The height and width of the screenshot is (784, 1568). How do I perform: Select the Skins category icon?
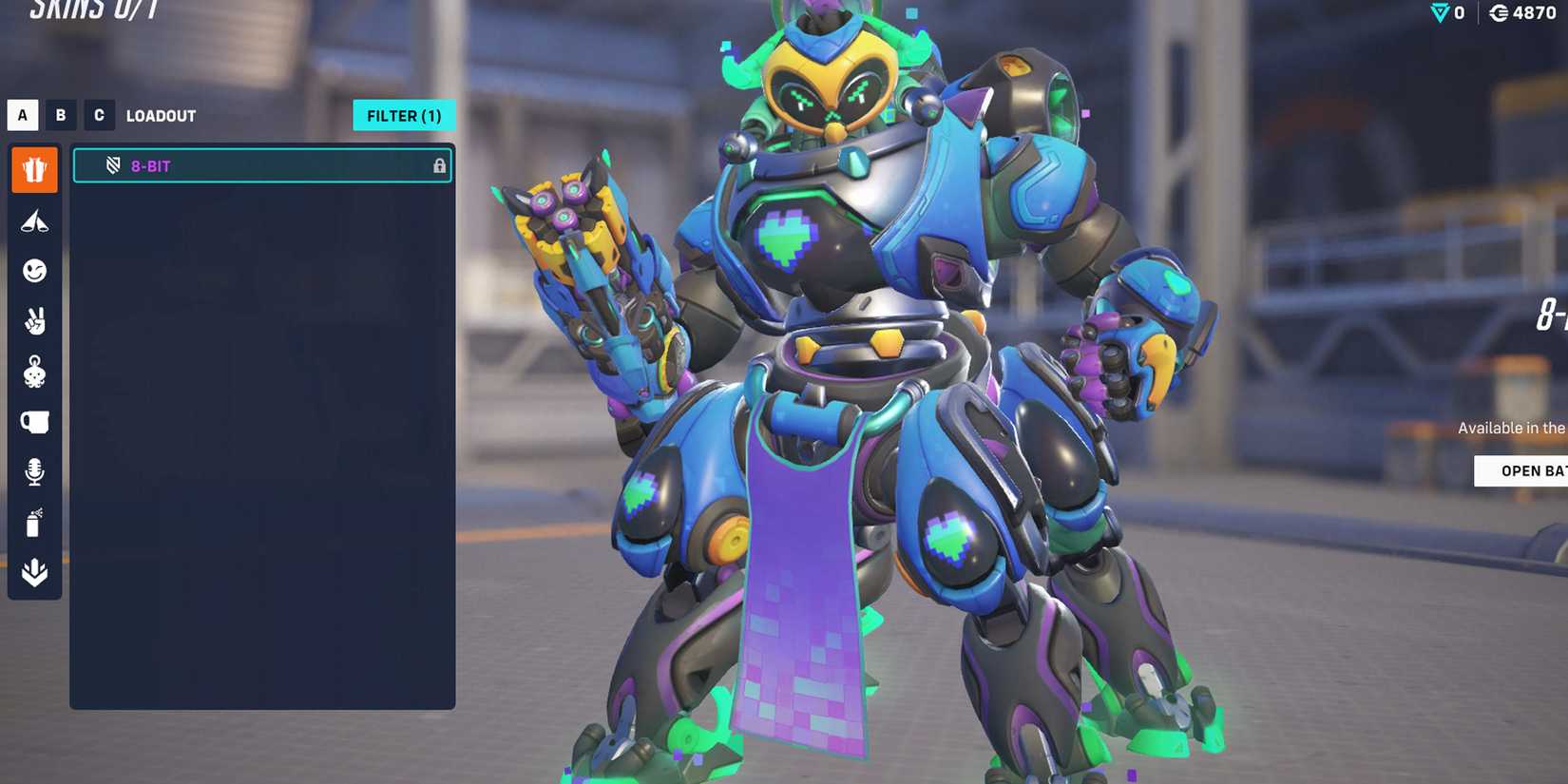[x=34, y=169]
